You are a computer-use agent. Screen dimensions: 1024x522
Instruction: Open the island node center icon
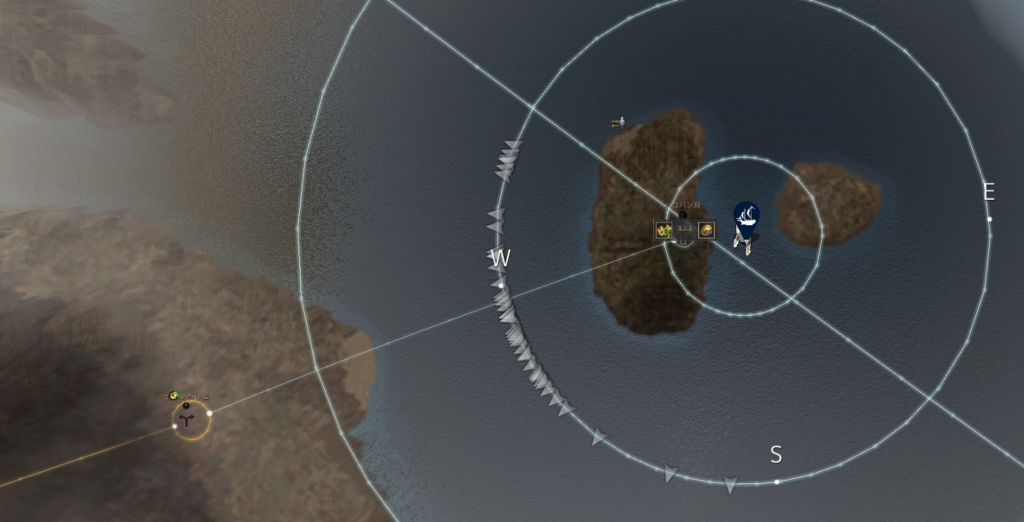(685, 232)
